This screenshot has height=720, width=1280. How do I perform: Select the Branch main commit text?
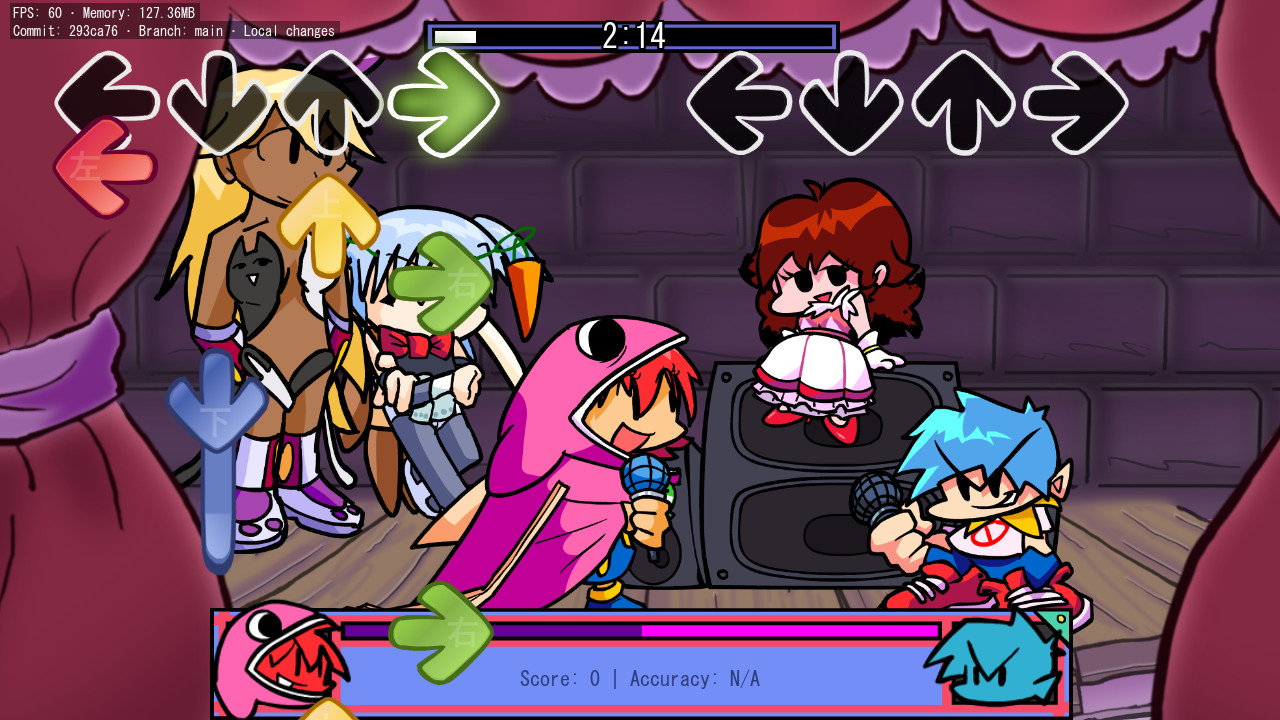pos(170,31)
